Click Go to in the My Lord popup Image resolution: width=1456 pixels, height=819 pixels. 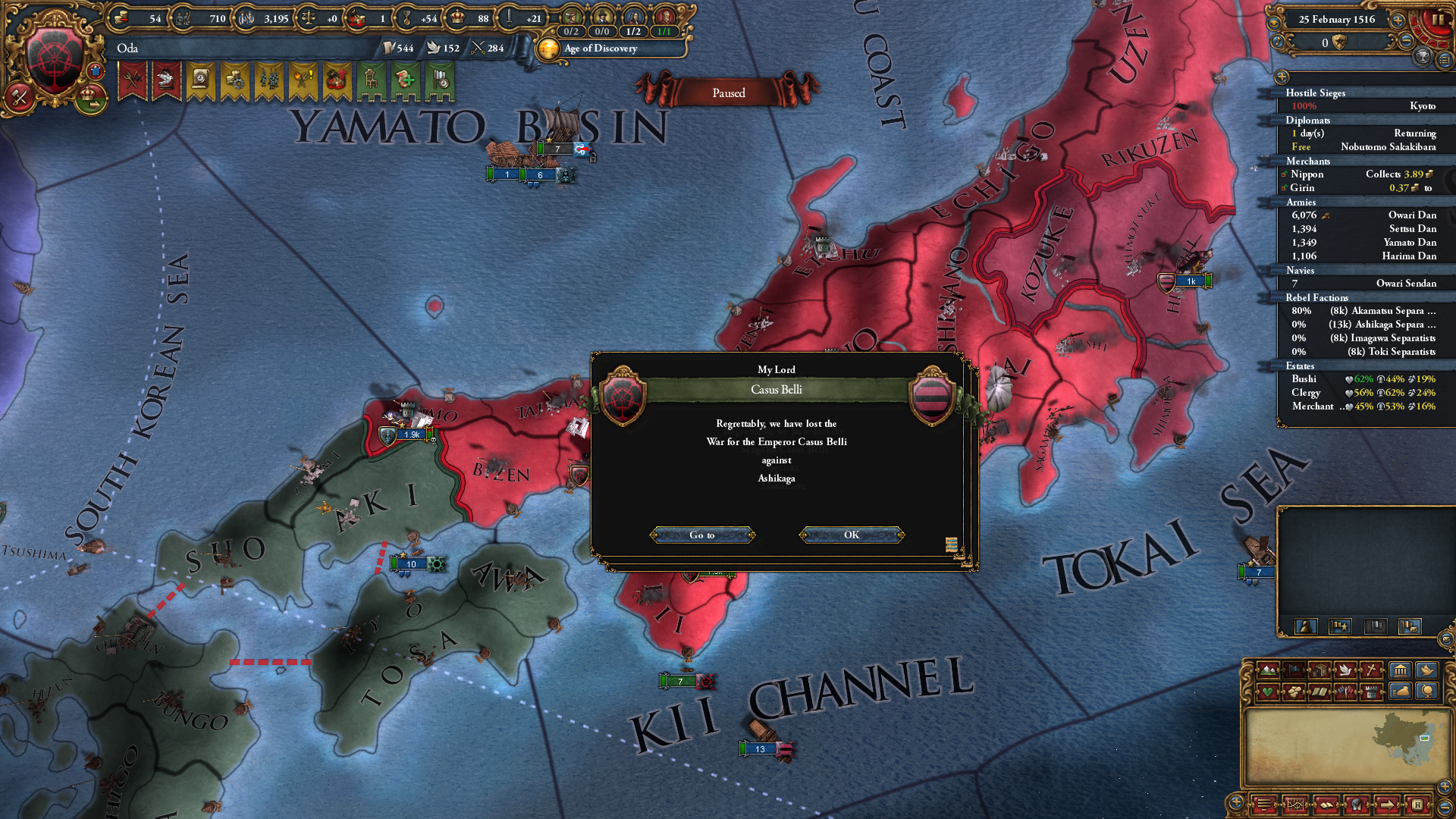[702, 535]
